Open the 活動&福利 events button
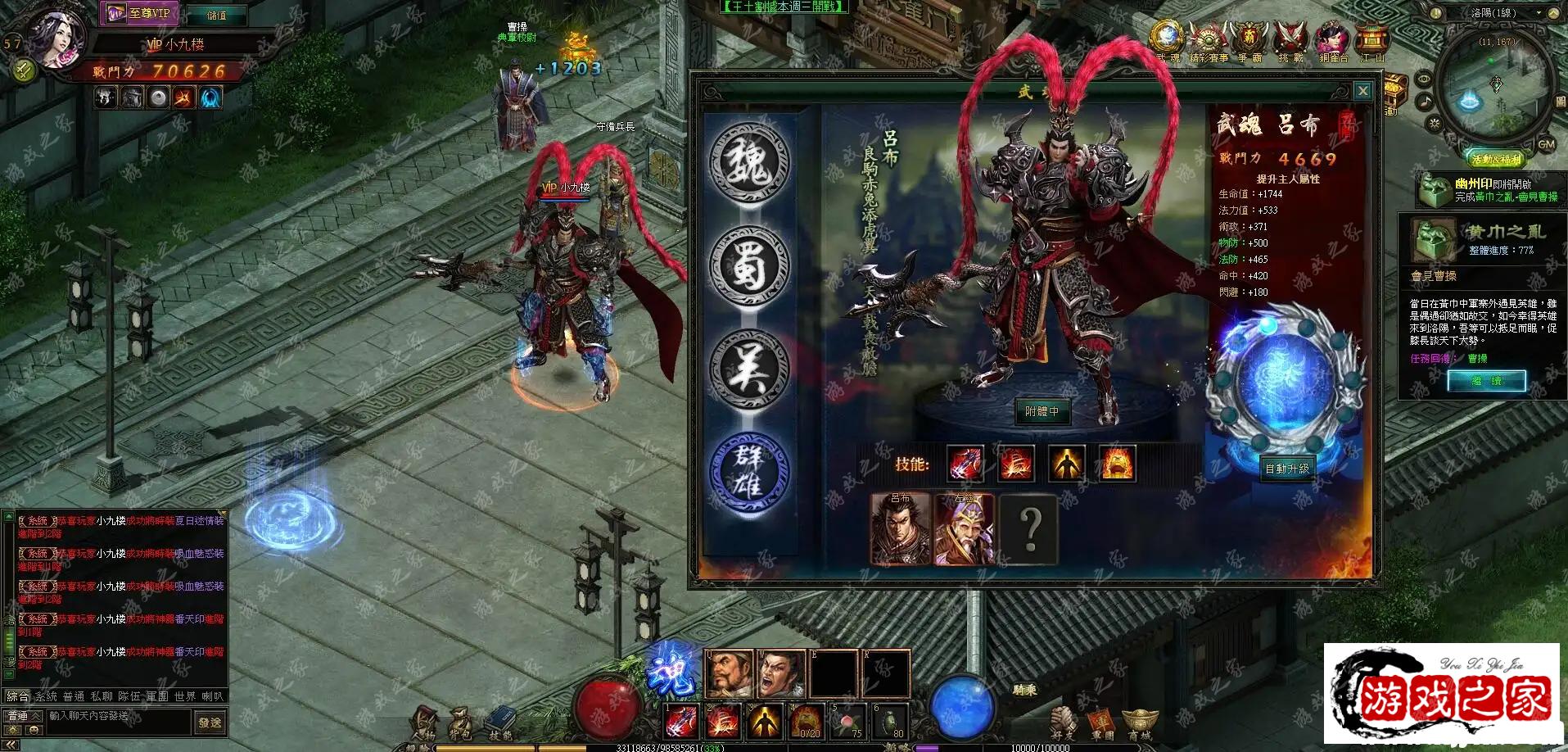This screenshot has width=1568, height=752. [1496, 159]
